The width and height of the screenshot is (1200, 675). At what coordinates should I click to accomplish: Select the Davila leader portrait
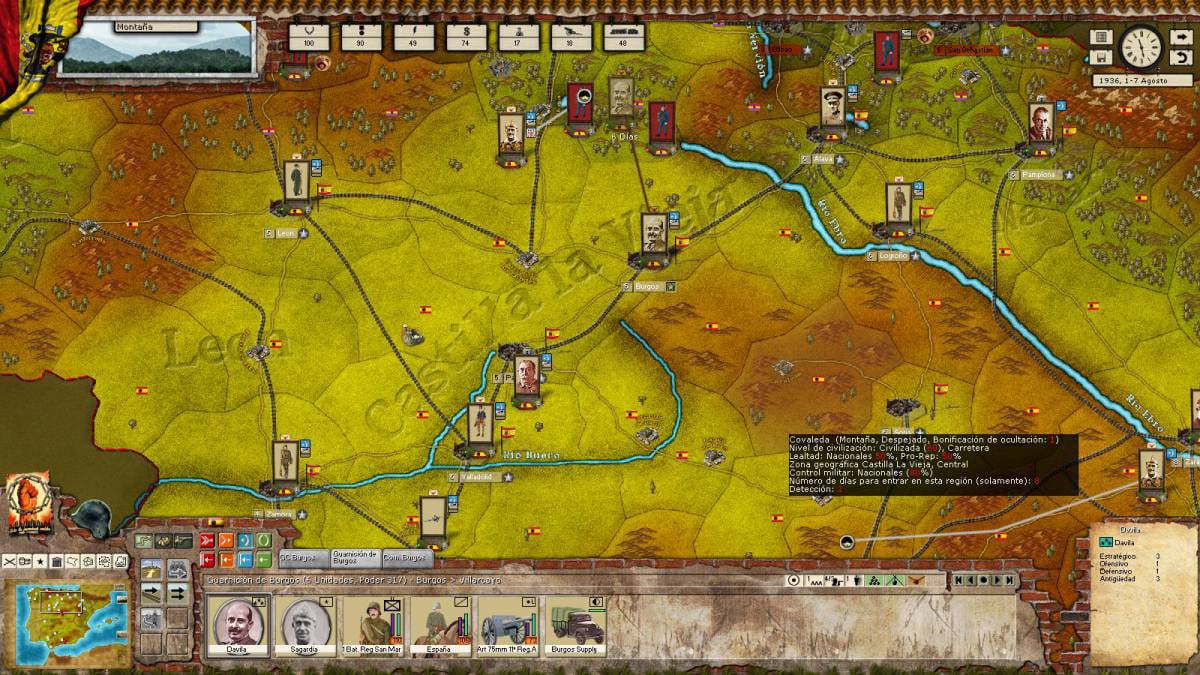(x=239, y=624)
